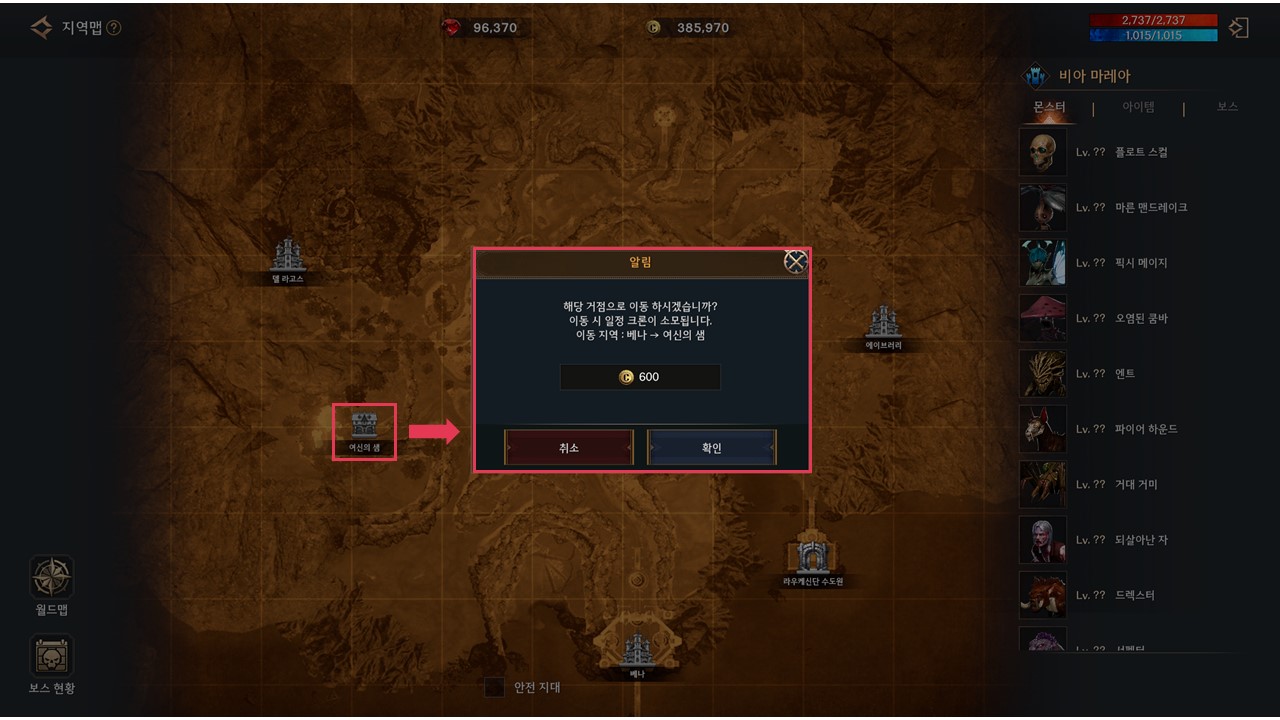Cancel the travel with 취소 button
The height and width of the screenshot is (720, 1280).
pyautogui.click(x=569, y=448)
